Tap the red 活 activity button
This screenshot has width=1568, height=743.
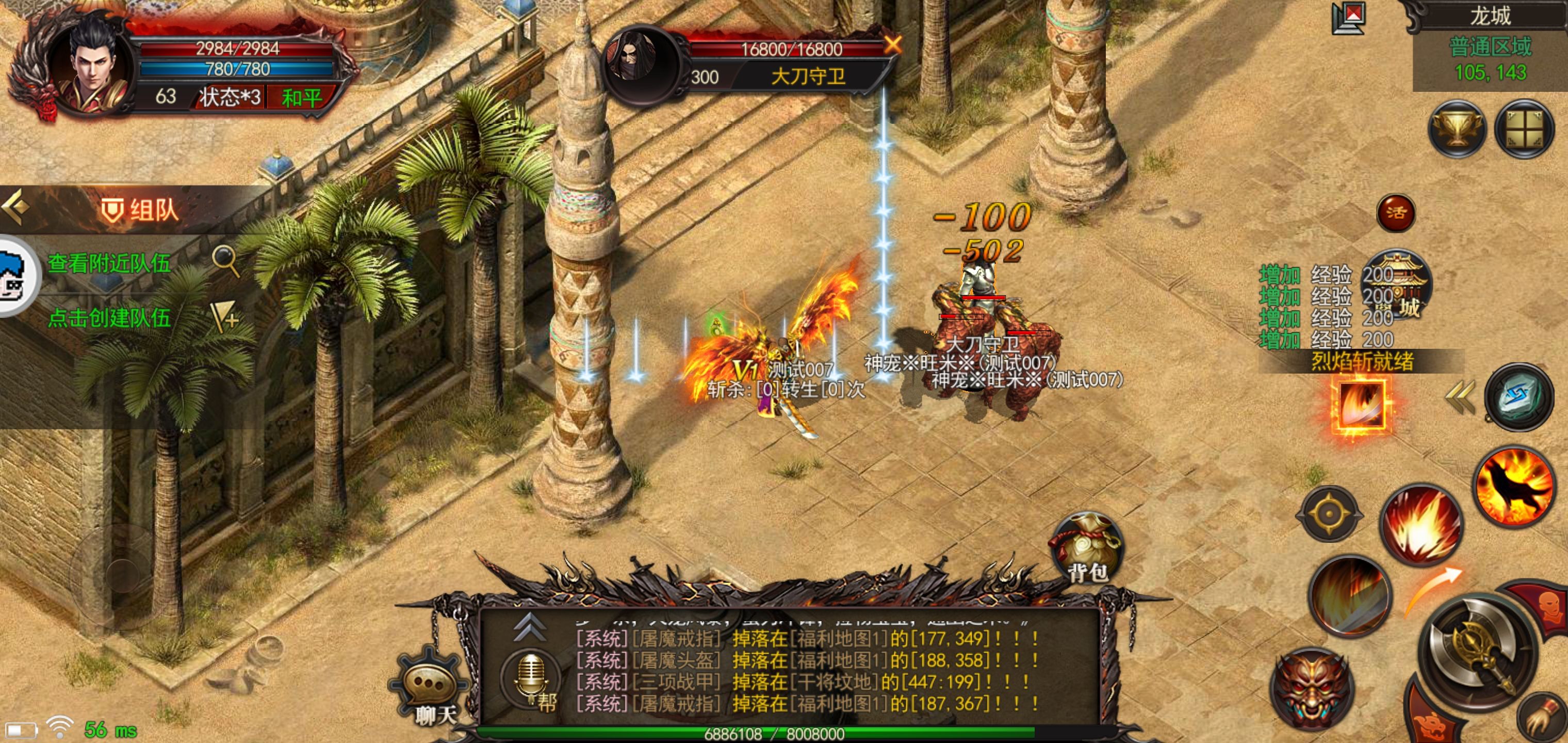coord(1396,213)
